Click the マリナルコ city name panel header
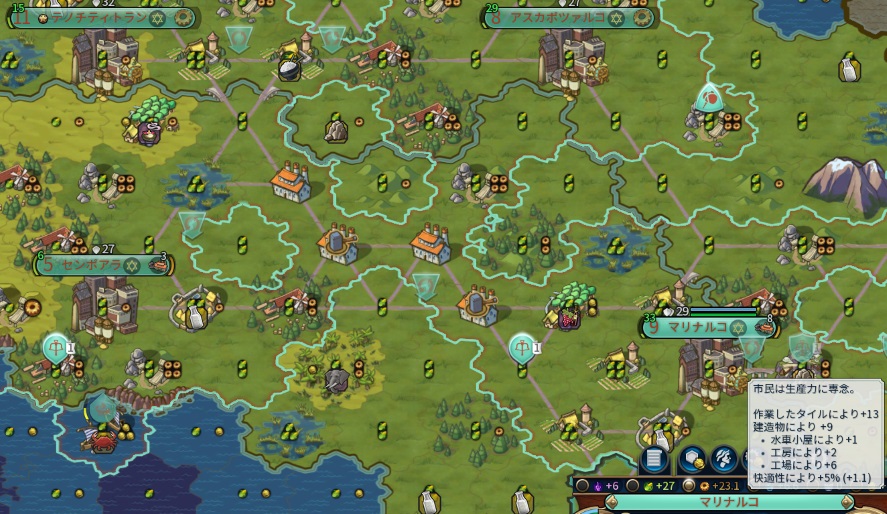Screen dimensions: 887x514 pos(730,502)
